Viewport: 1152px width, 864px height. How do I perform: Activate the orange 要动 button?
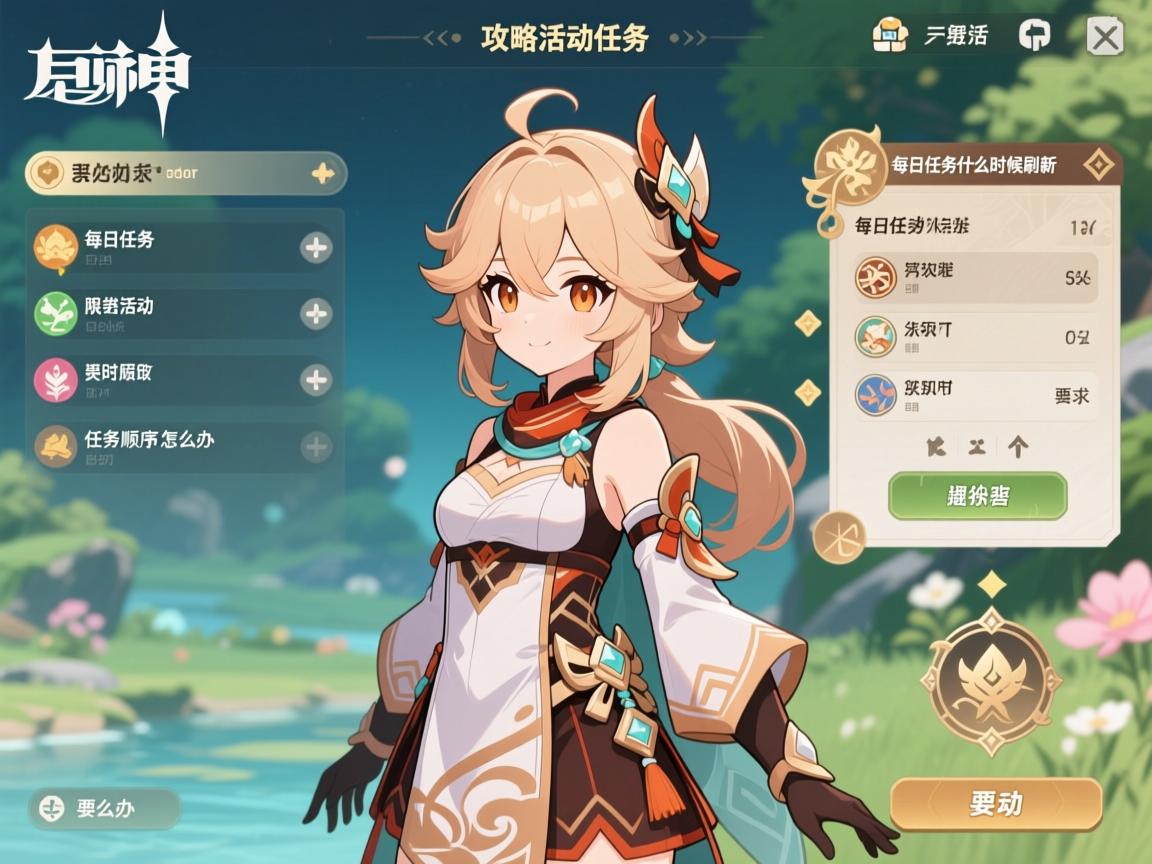[x=995, y=803]
